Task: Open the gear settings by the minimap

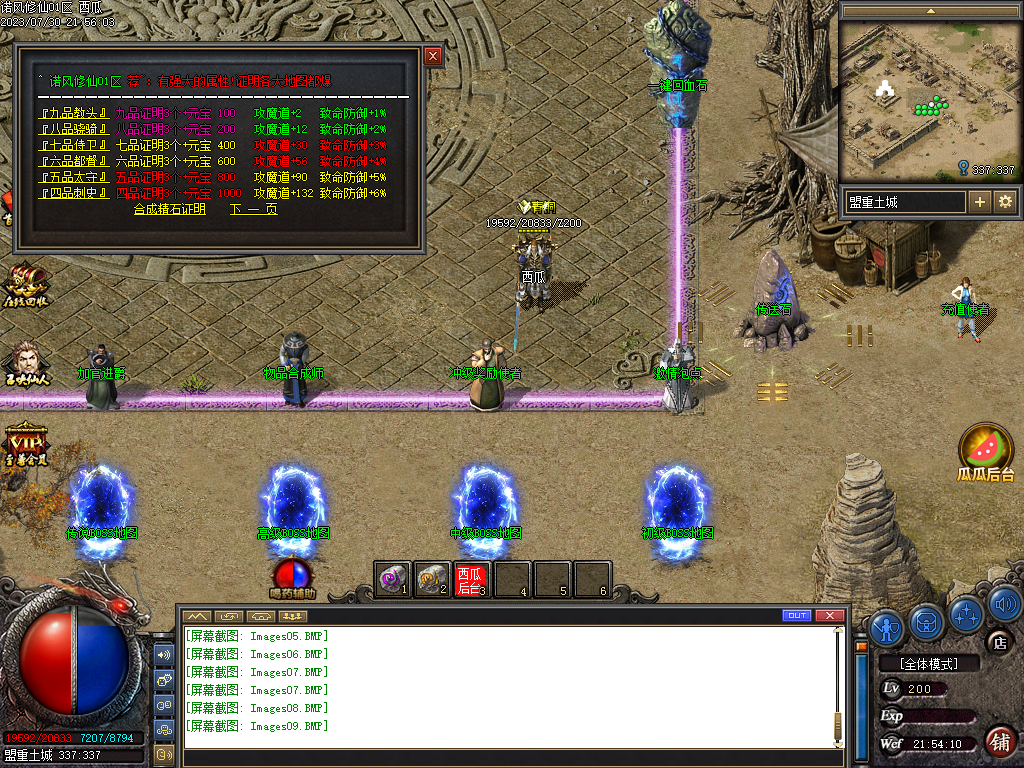Action: tap(1004, 202)
